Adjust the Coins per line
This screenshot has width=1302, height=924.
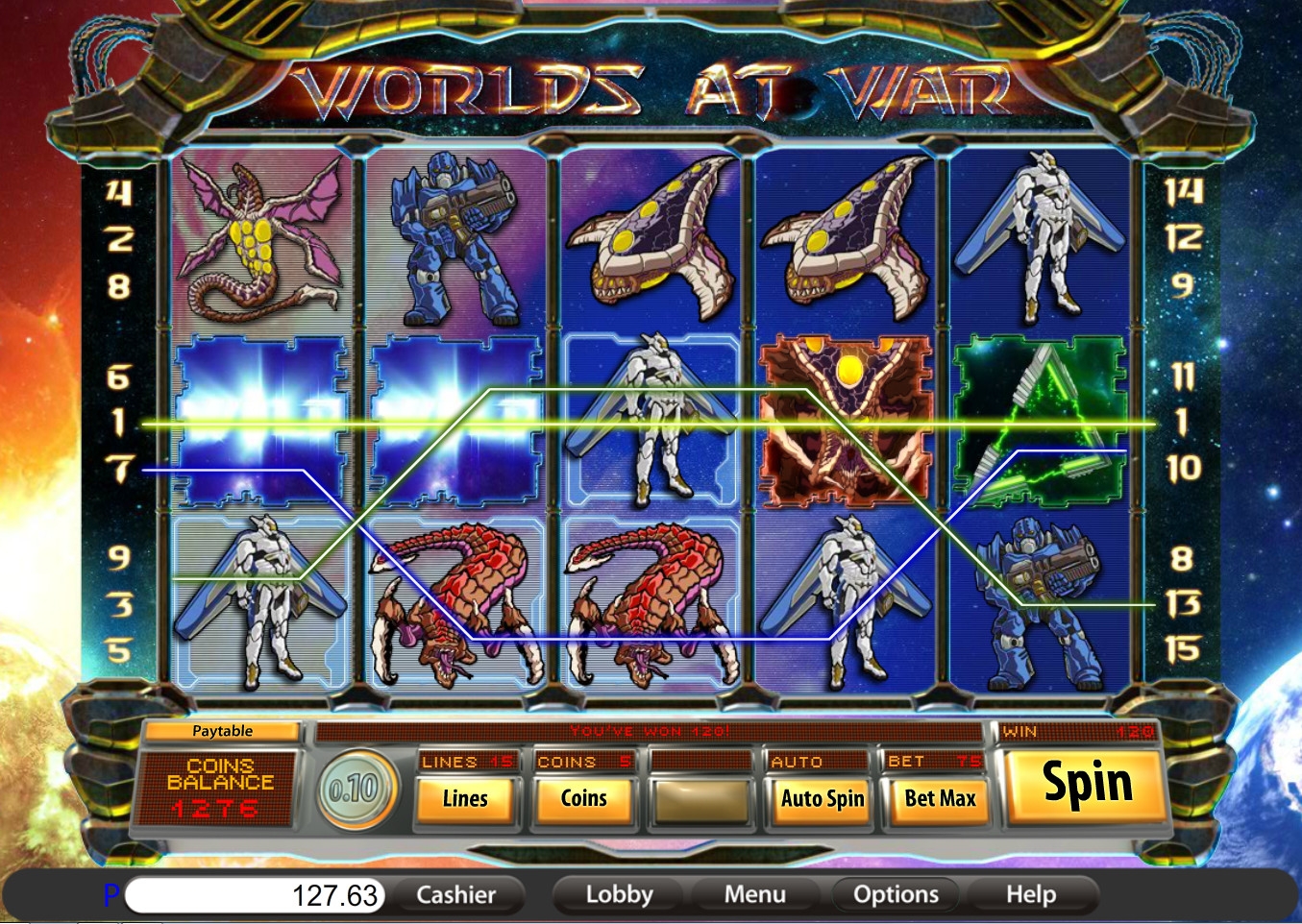point(583,799)
